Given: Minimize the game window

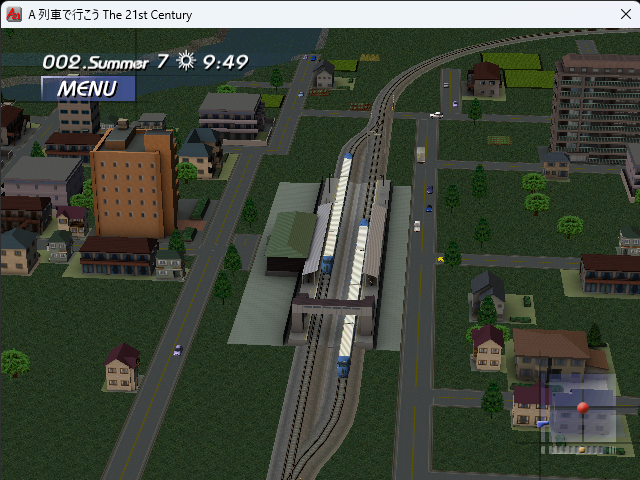Looking at the screenshot, I should (523, 15).
